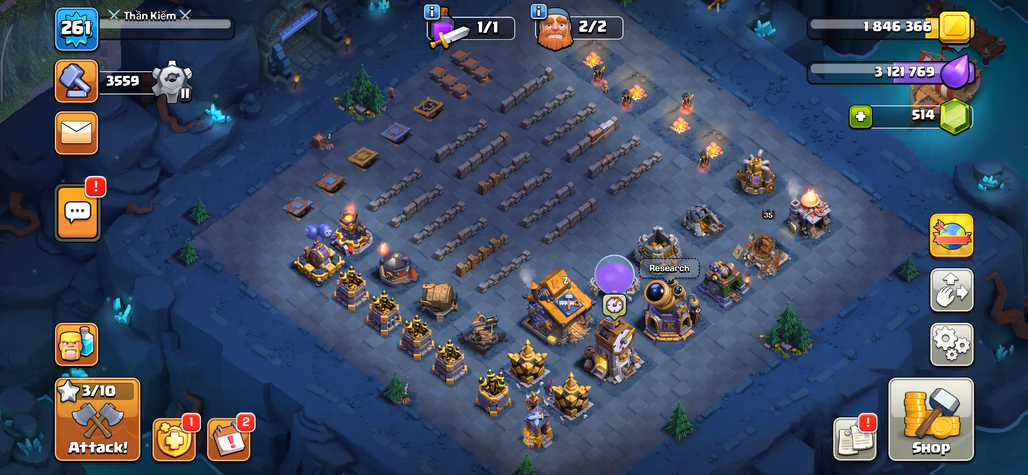Viewport: 1028px width, 475px height.
Task: Tap the Research label on the laboratory
Action: pyautogui.click(x=669, y=268)
